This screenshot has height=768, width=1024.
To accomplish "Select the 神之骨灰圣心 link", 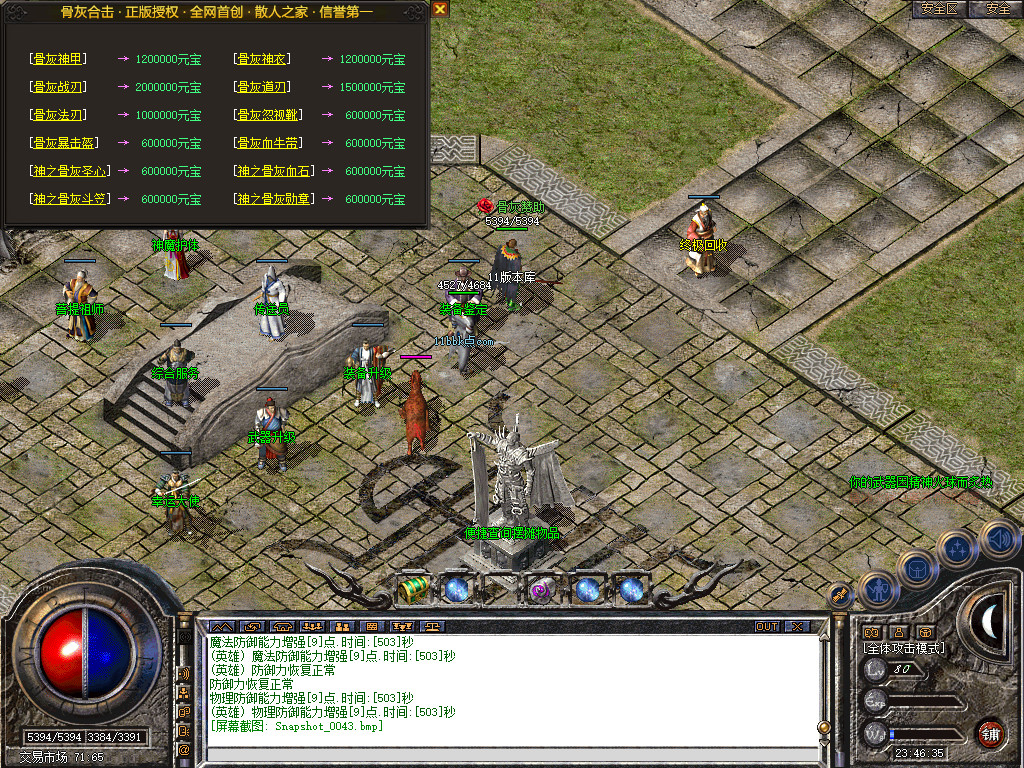I will click(70, 171).
